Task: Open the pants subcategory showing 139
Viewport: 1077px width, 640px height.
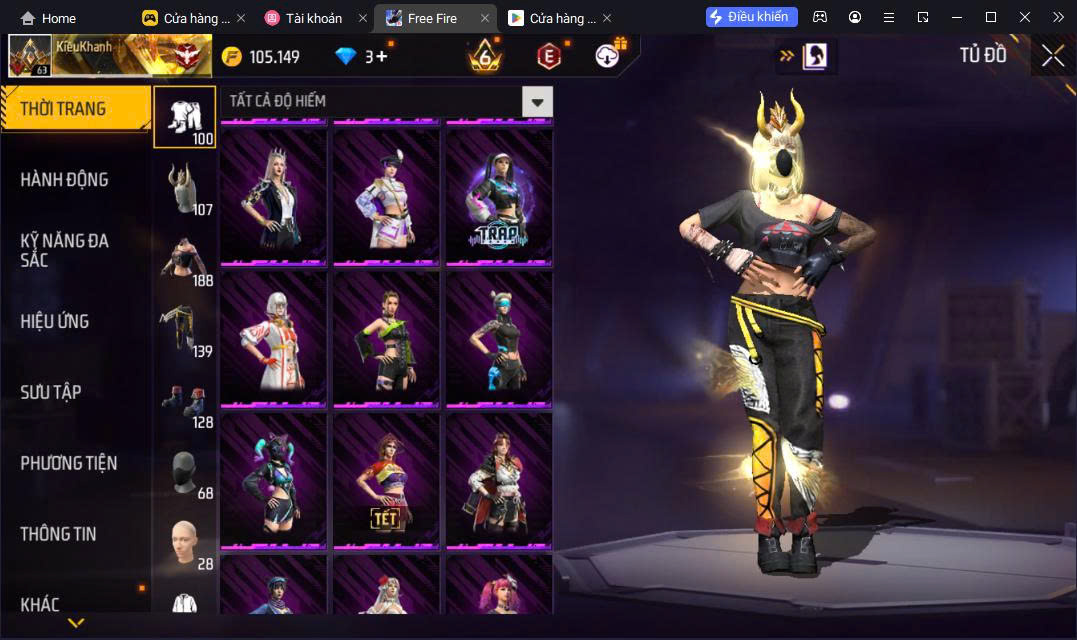Action: (184, 330)
